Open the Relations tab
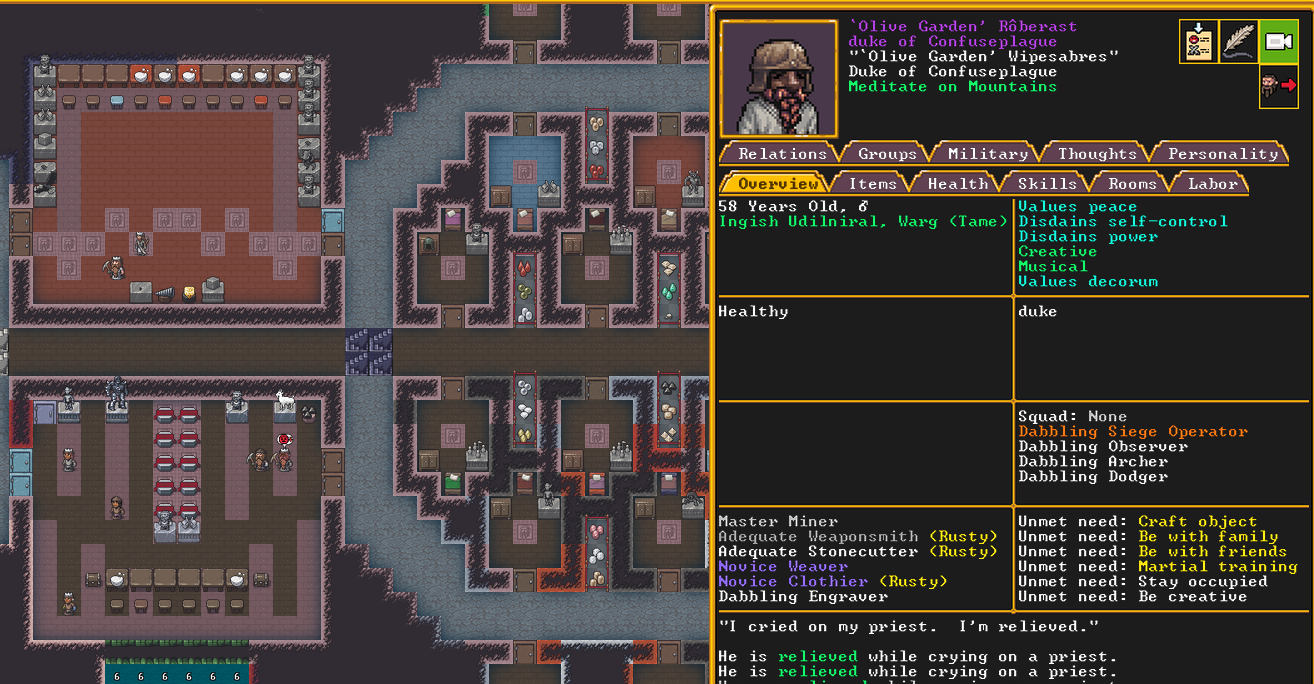The height and width of the screenshot is (684, 1314). pyautogui.click(x=782, y=153)
